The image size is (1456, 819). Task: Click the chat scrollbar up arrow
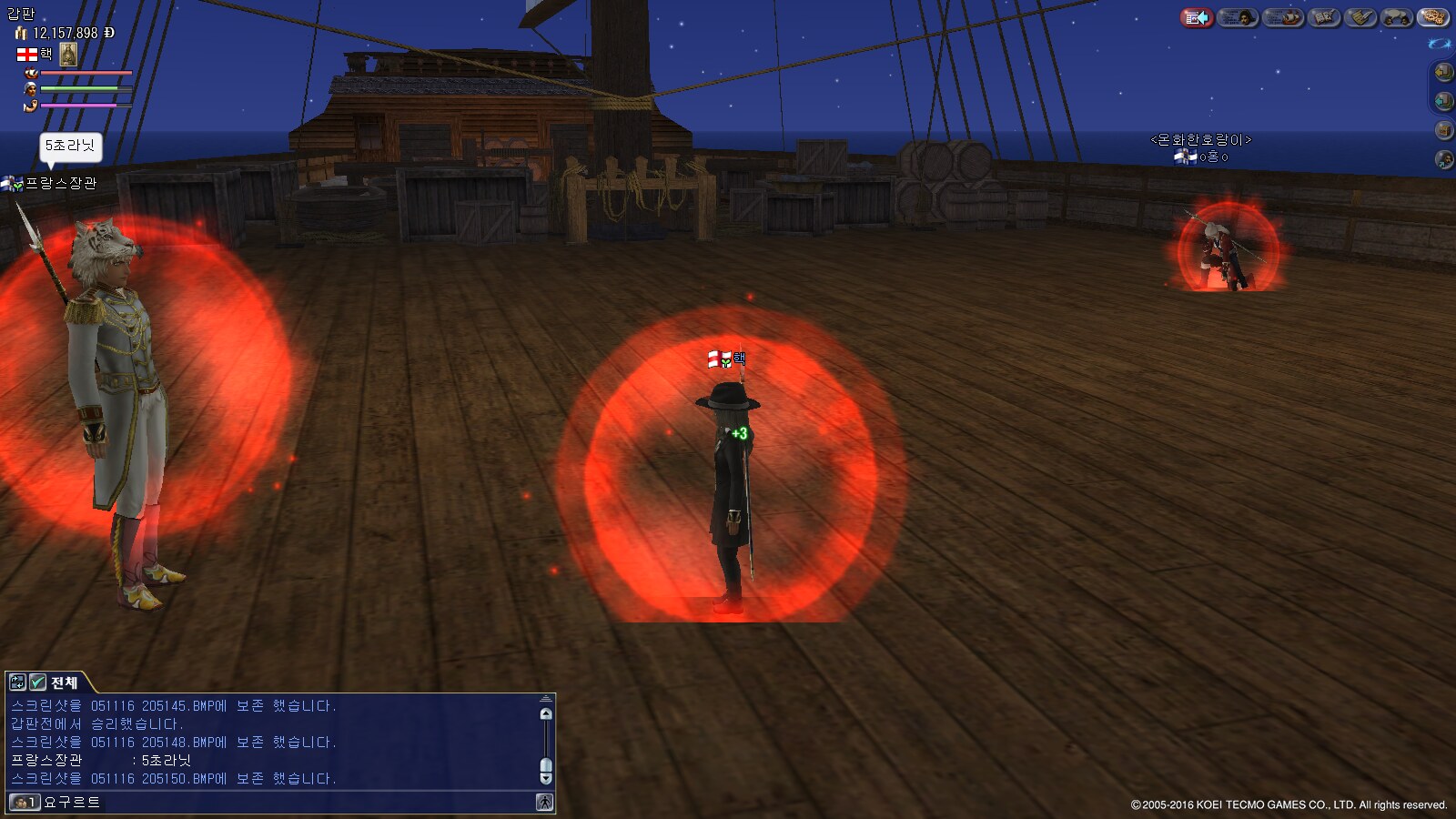point(546,713)
